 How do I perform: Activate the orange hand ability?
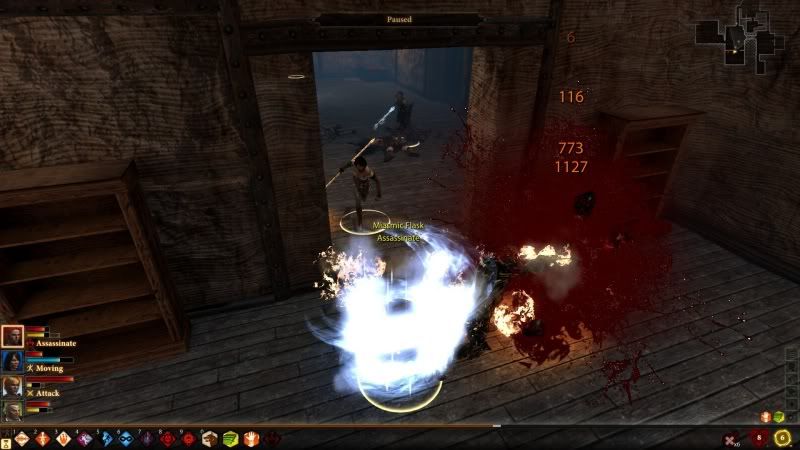[x=250, y=438]
